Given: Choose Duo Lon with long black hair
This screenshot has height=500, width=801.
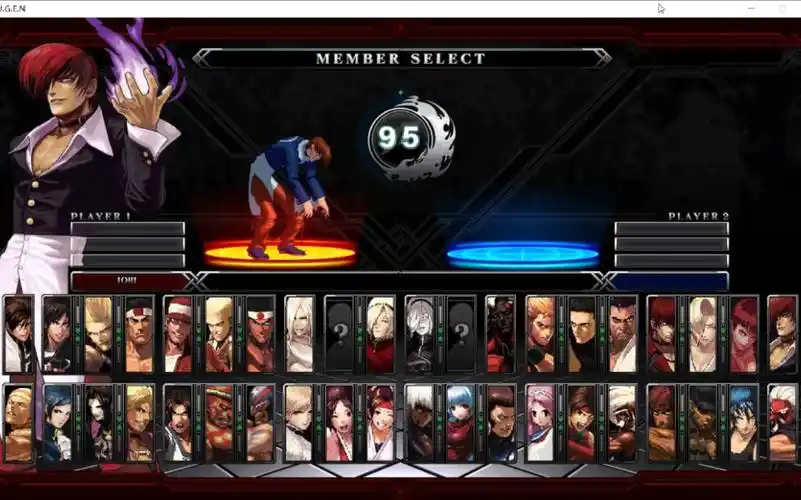Looking at the screenshot, I should (x=98, y=423).
